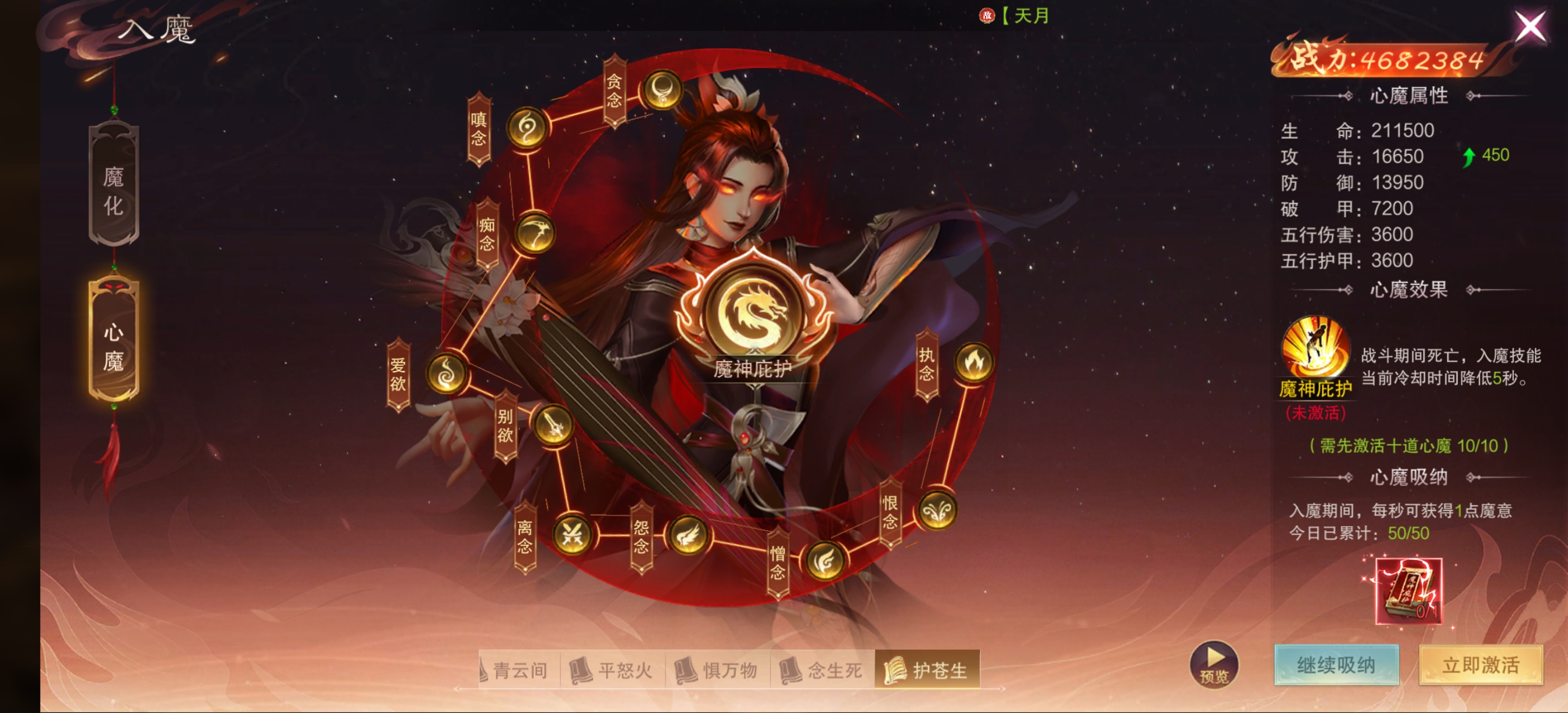
Task: Select the 贪念 heart demon node
Action: pyautogui.click(x=662, y=91)
